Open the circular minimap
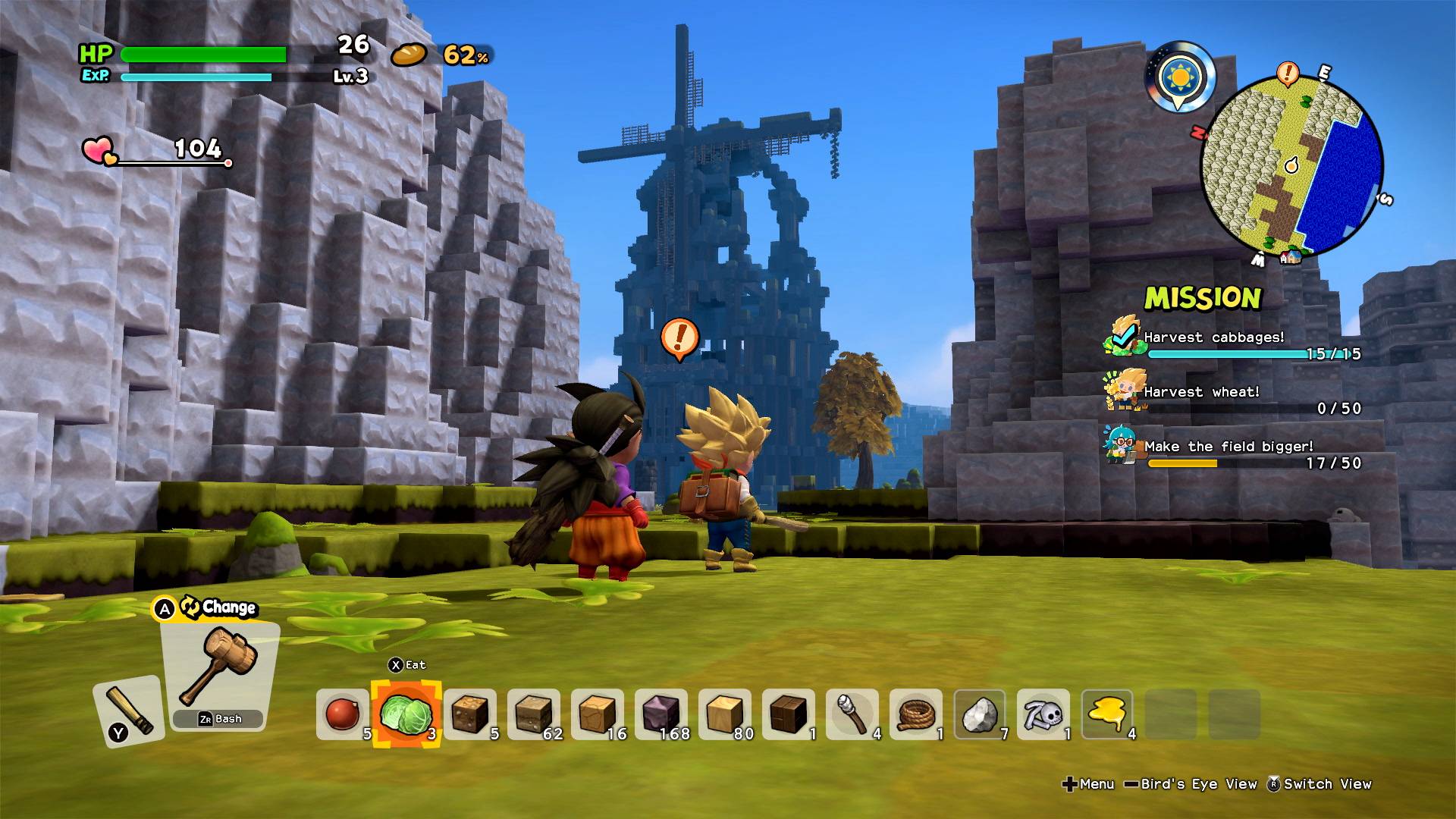1456x819 pixels. (x=1291, y=166)
